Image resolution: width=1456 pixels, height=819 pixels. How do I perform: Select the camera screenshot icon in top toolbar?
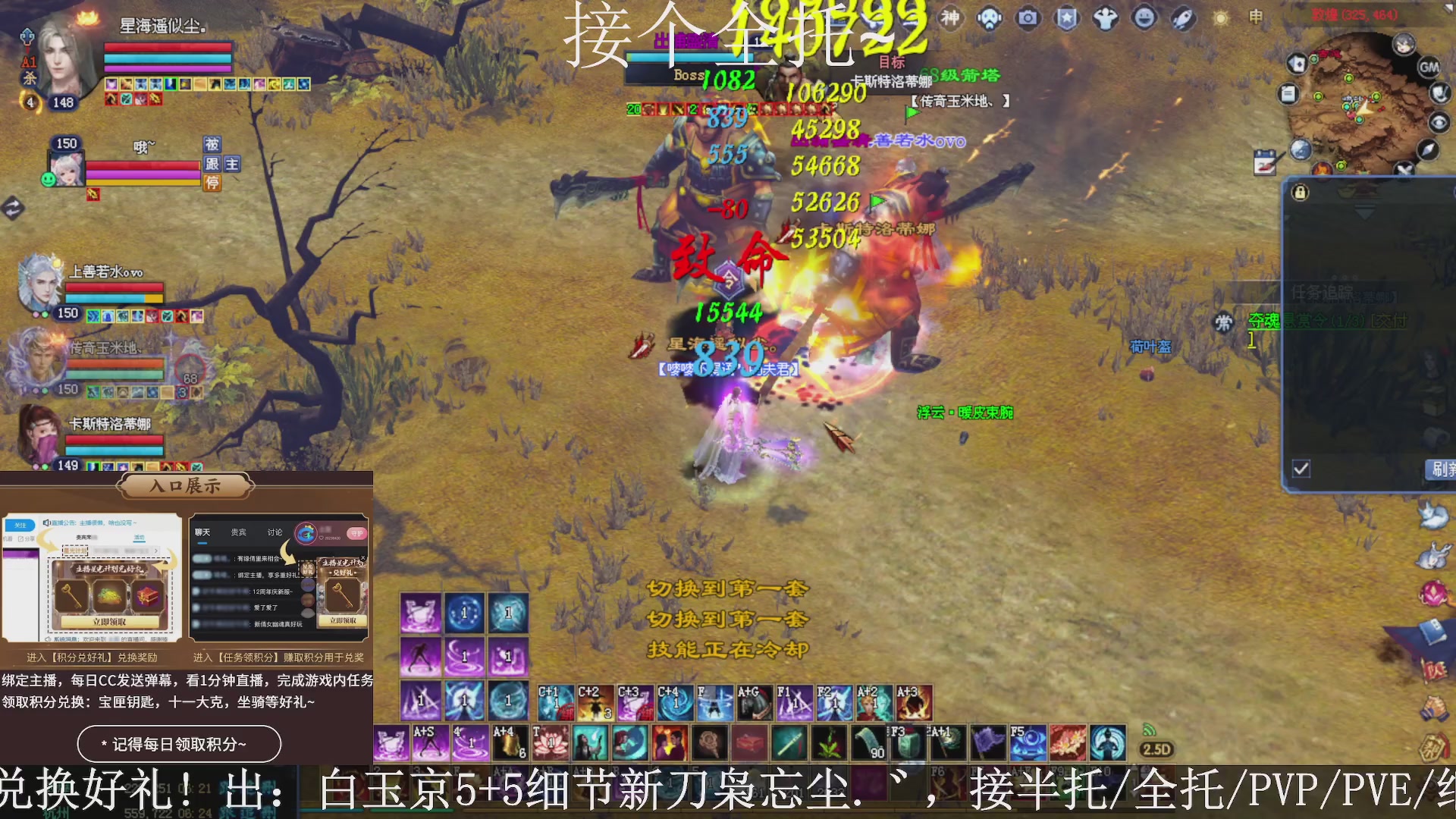(1028, 19)
